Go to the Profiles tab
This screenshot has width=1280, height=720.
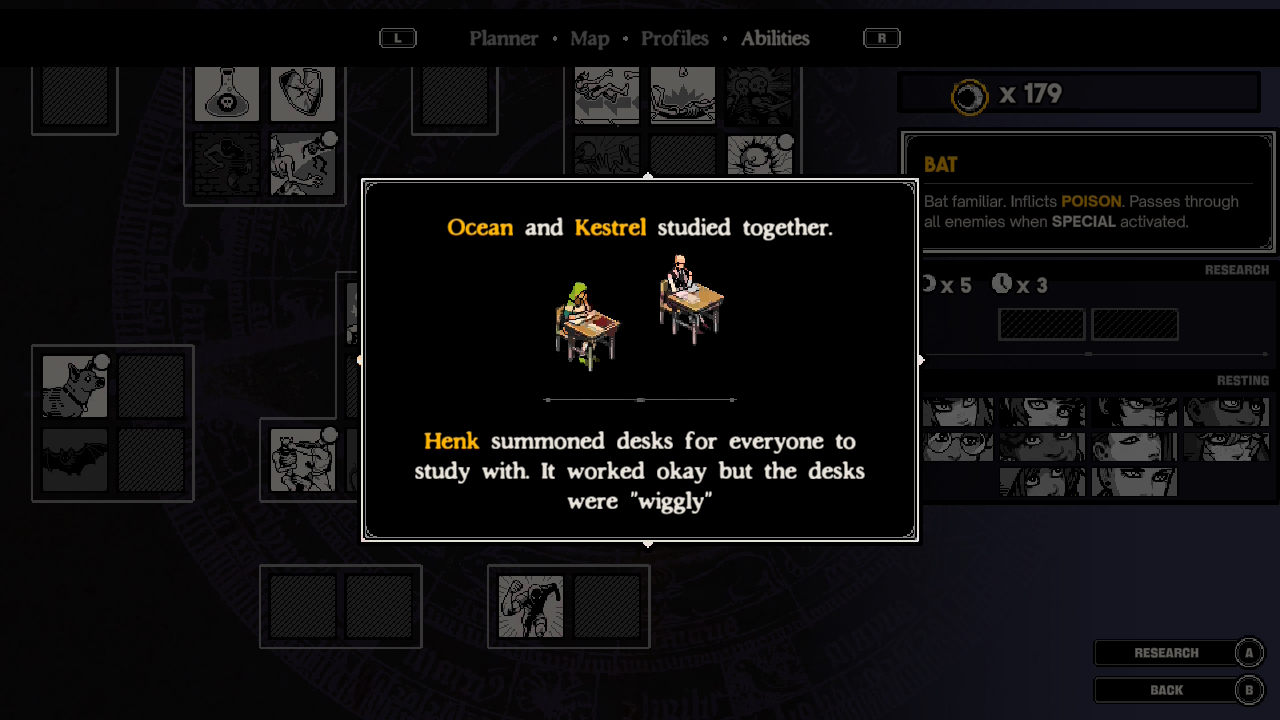674,38
